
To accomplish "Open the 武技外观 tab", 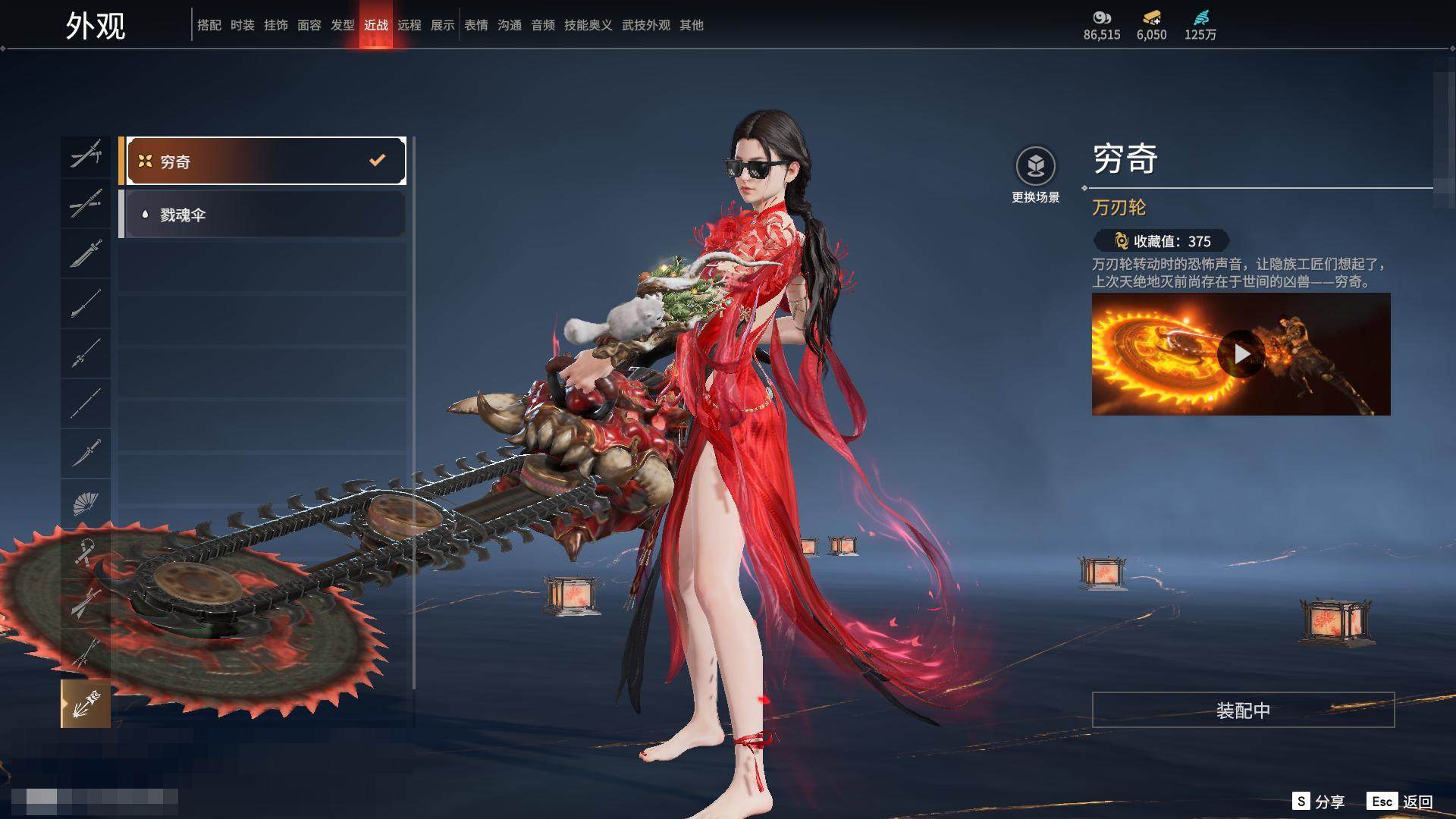I will 645,25.
